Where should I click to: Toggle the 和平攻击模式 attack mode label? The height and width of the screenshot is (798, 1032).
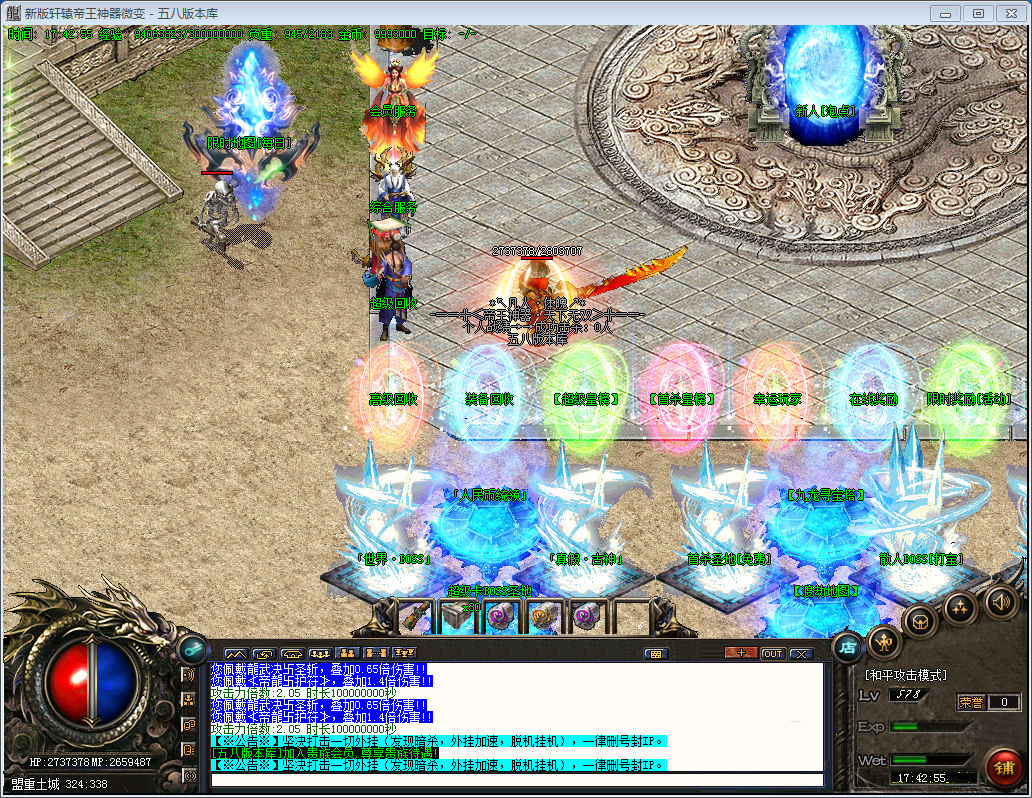(x=905, y=676)
